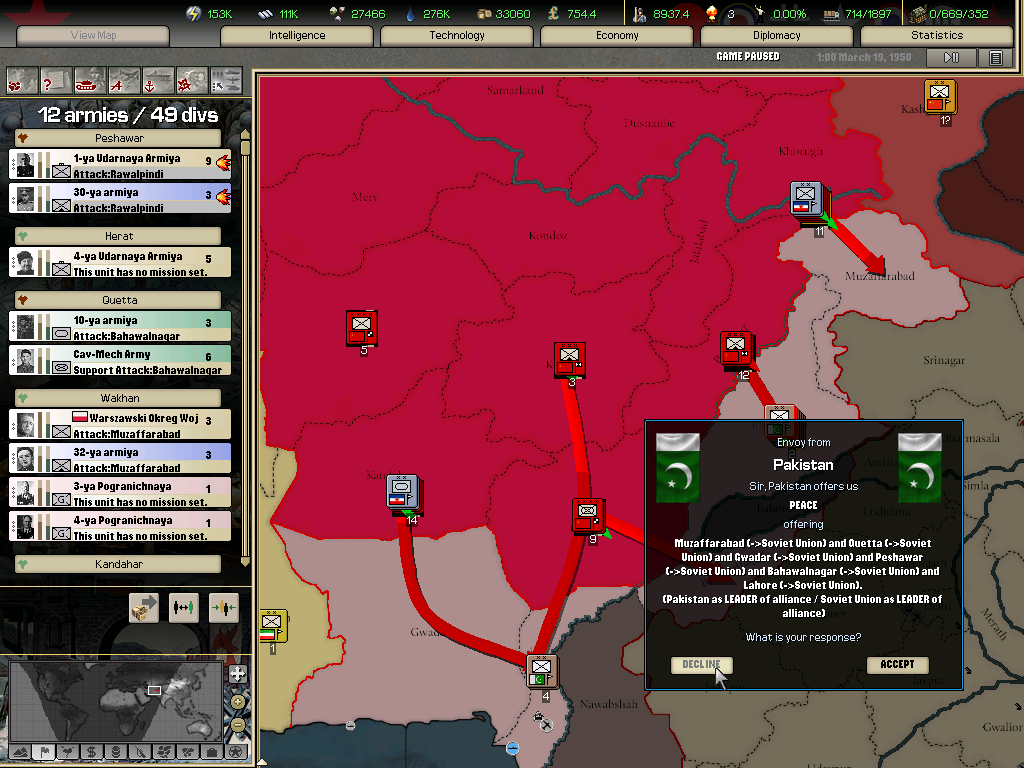Choose the Warszawski Okreg Woj army

click(x=120, y=425)
